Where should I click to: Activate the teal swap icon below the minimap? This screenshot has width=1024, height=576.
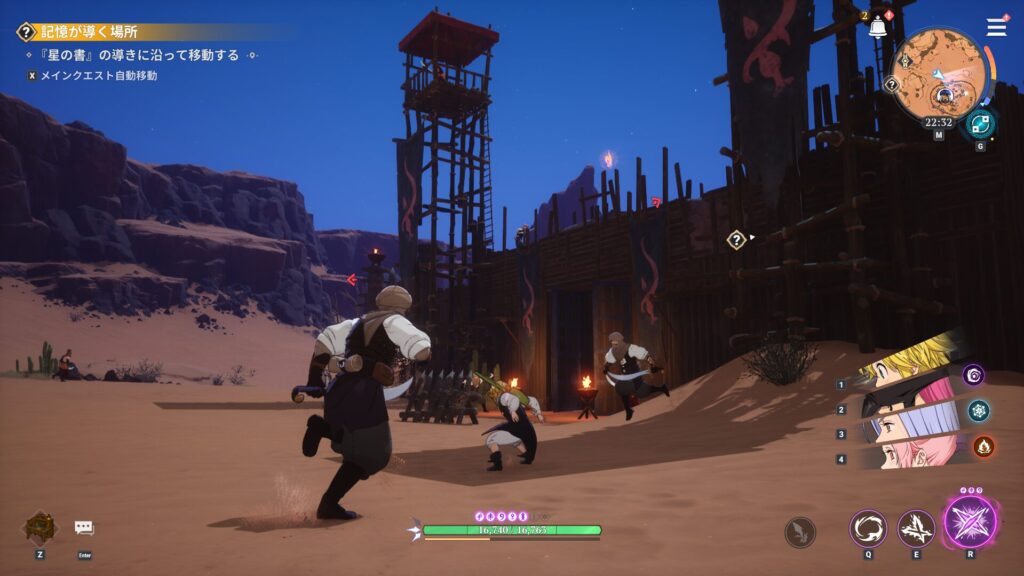coord(980,124)
